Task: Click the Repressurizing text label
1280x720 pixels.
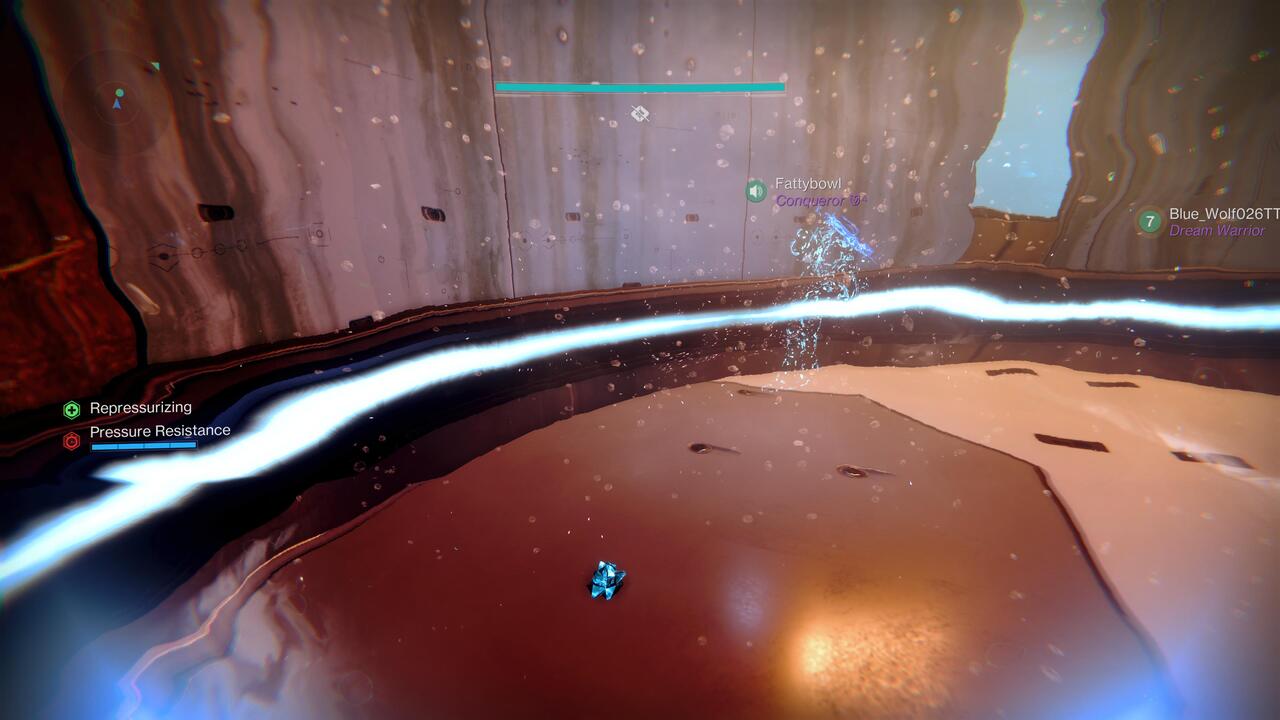Action: point(141,407)
